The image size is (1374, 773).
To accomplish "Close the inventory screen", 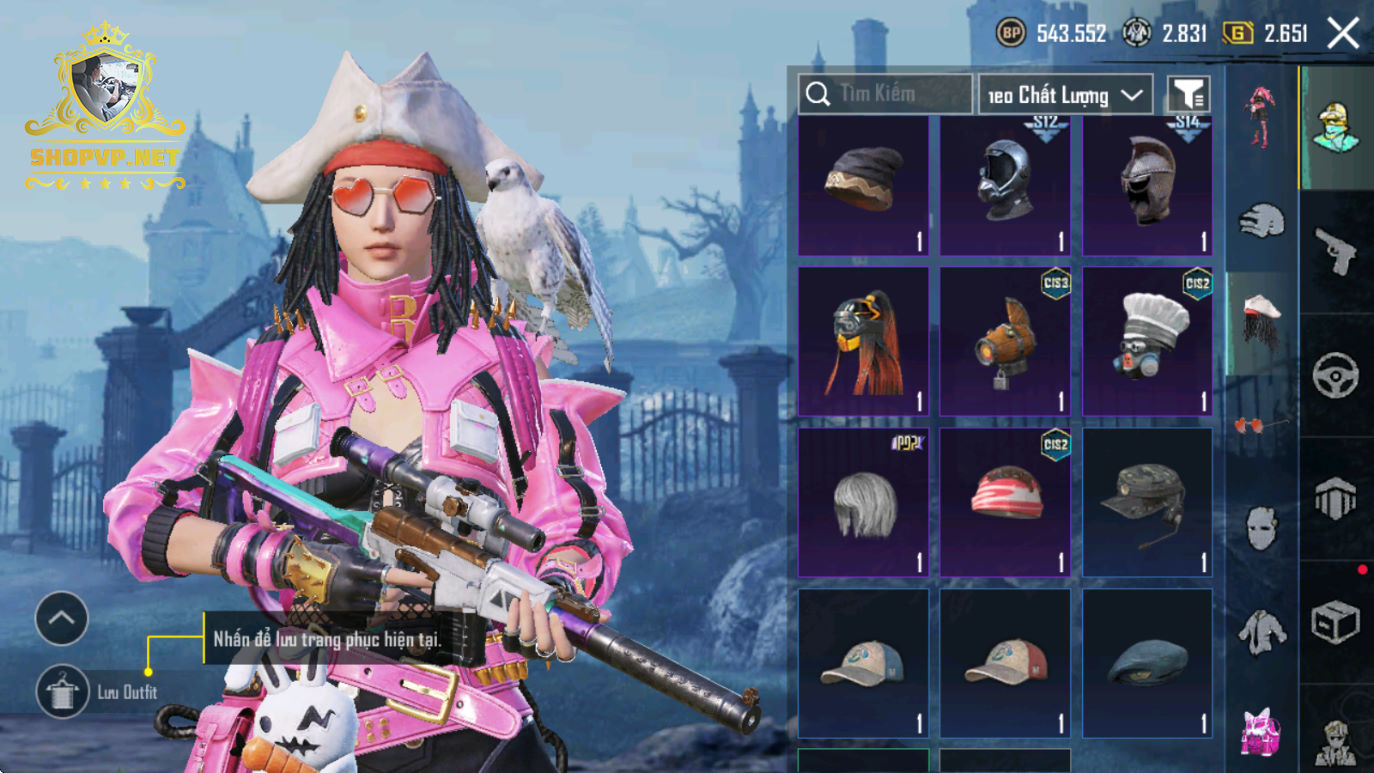I will [1343, 33].
